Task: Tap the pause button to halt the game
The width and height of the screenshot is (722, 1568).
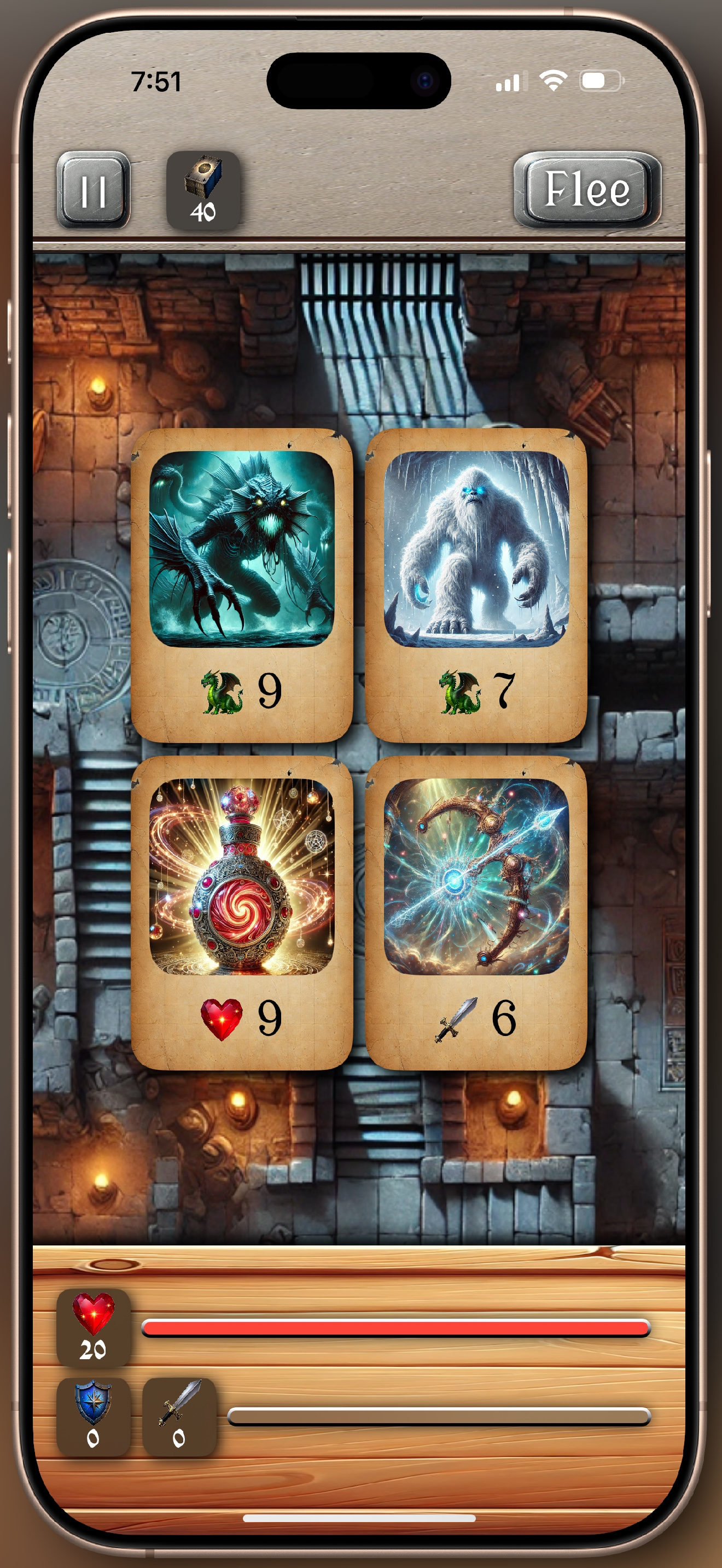Action: point(95,190)
